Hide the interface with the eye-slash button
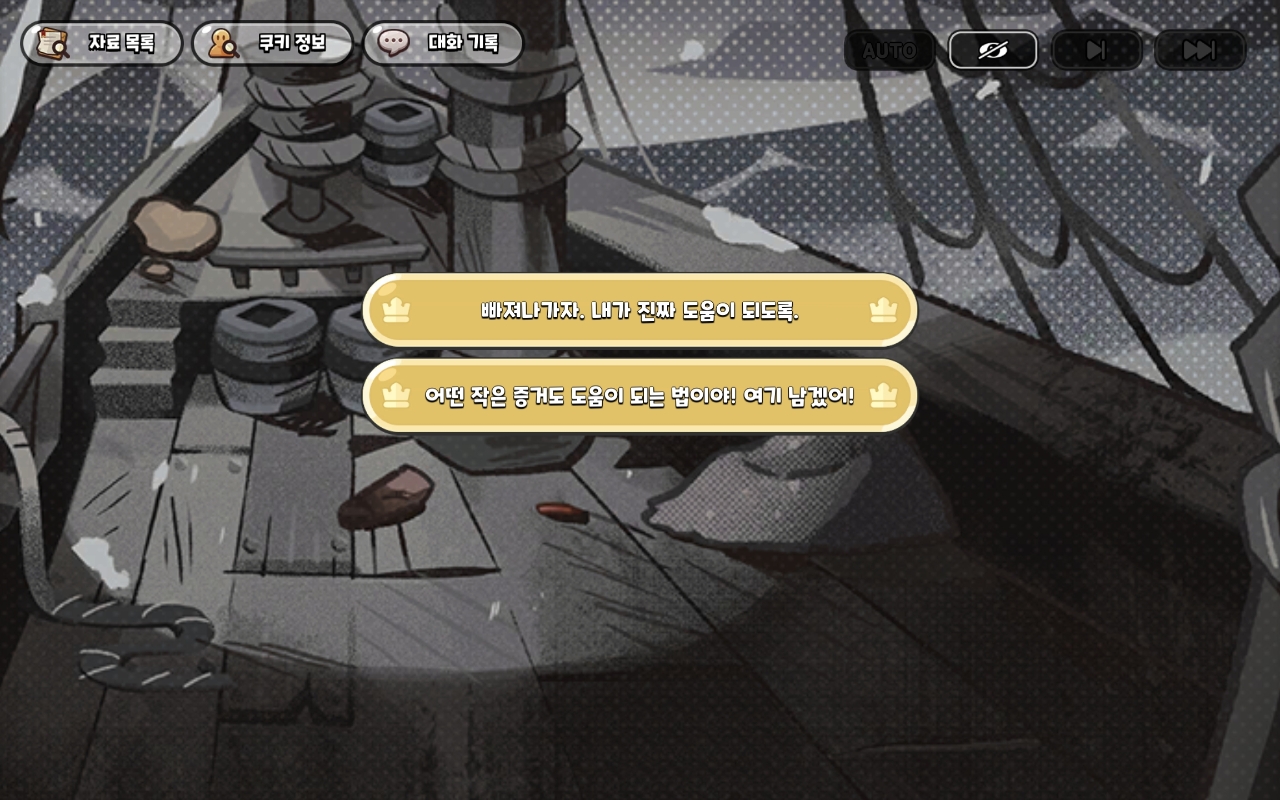This screenshot has width=1280, height=800. (992, 50)
